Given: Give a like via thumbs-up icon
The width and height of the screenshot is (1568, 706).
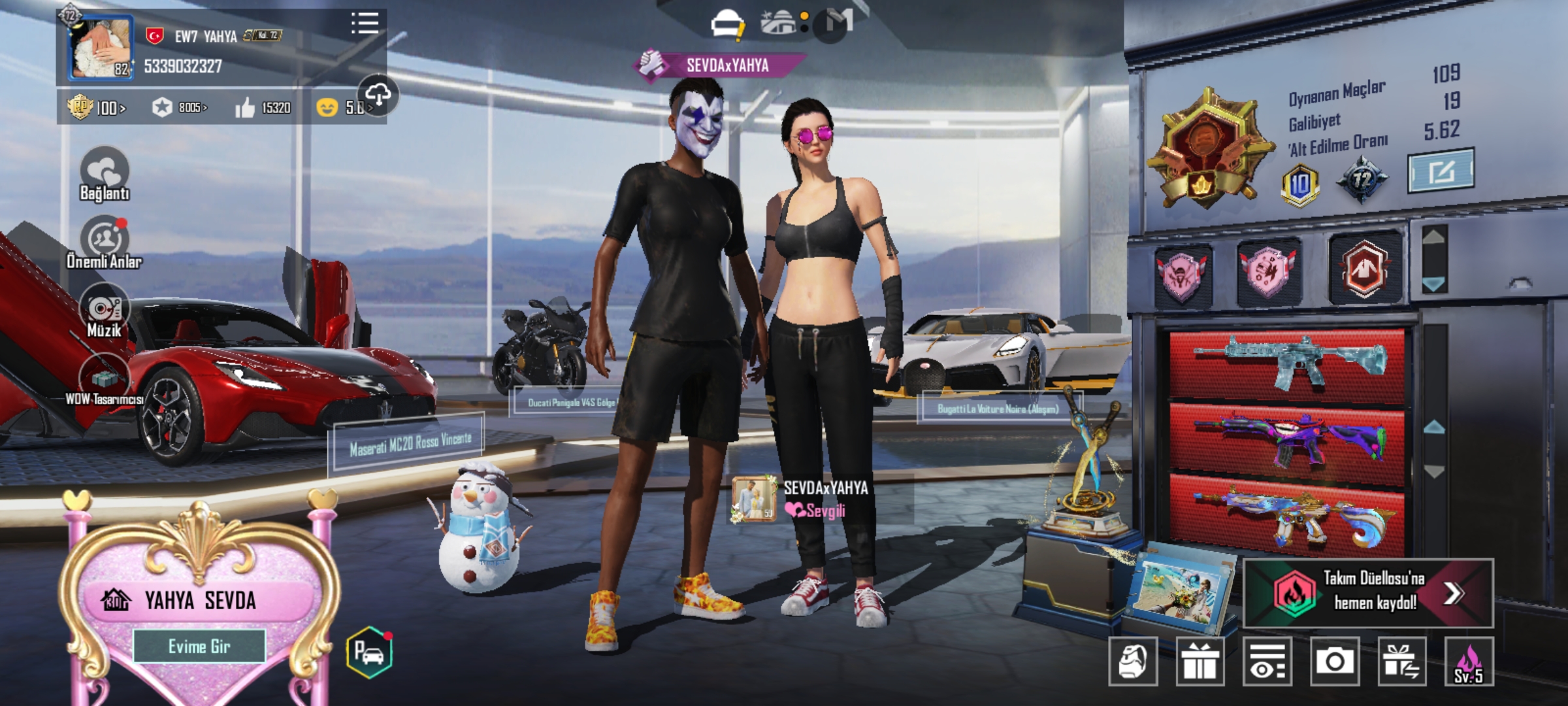Looking at the screenshot, I should pyautogui.click(x=245, y=107).
